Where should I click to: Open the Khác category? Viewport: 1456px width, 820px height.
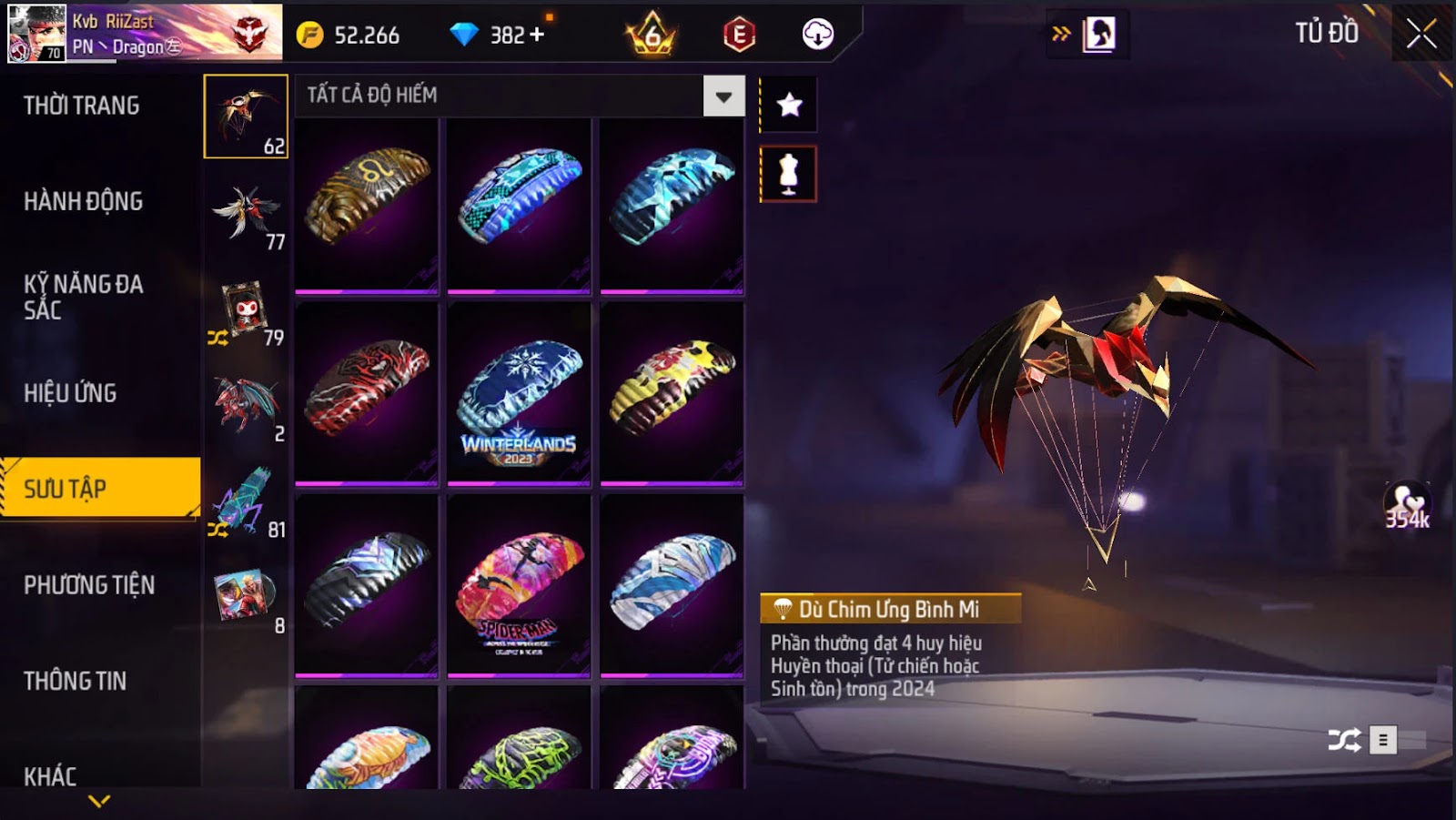51,776
